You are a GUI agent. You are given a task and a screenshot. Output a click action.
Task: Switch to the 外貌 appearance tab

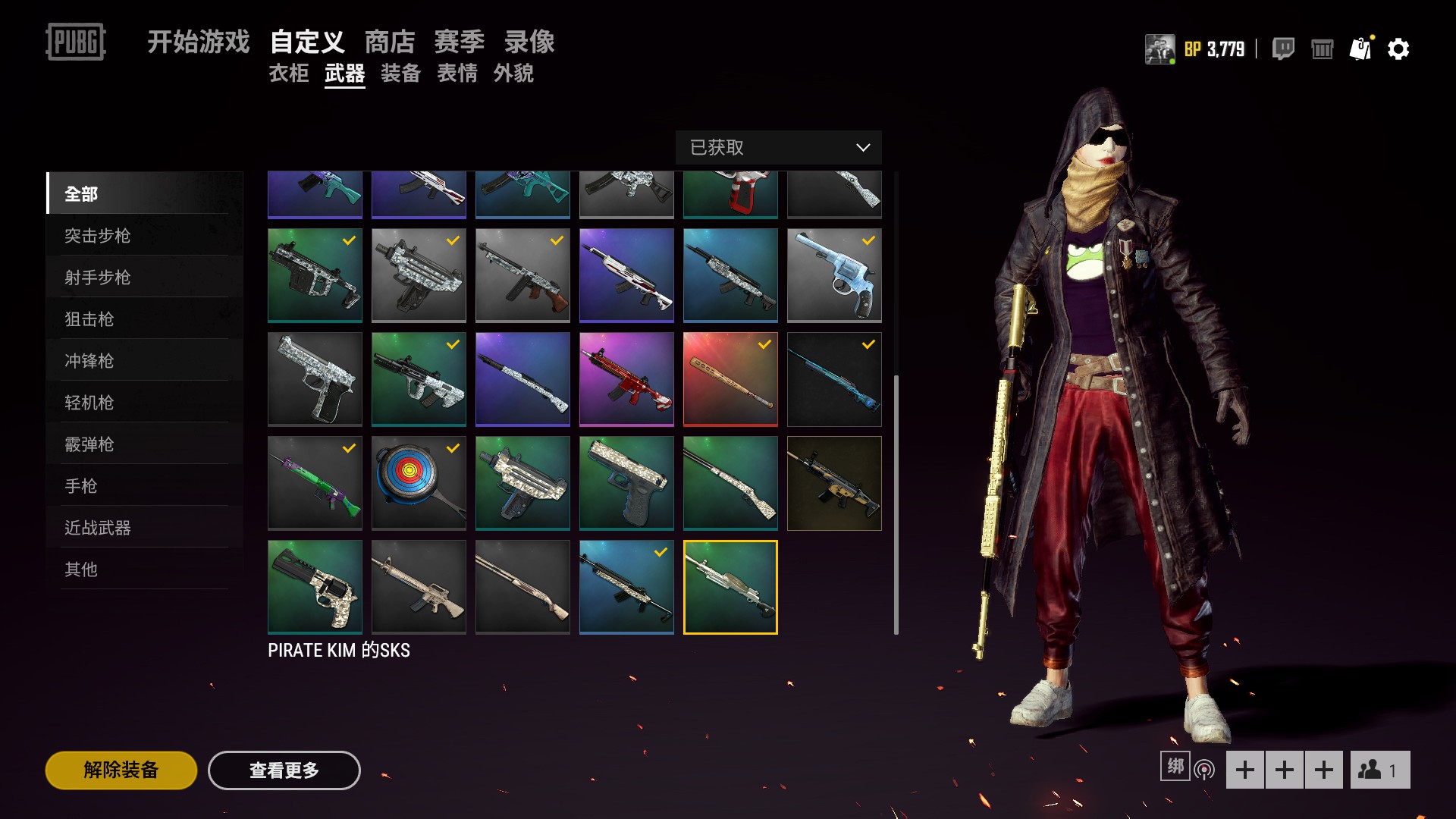(513, 74)
